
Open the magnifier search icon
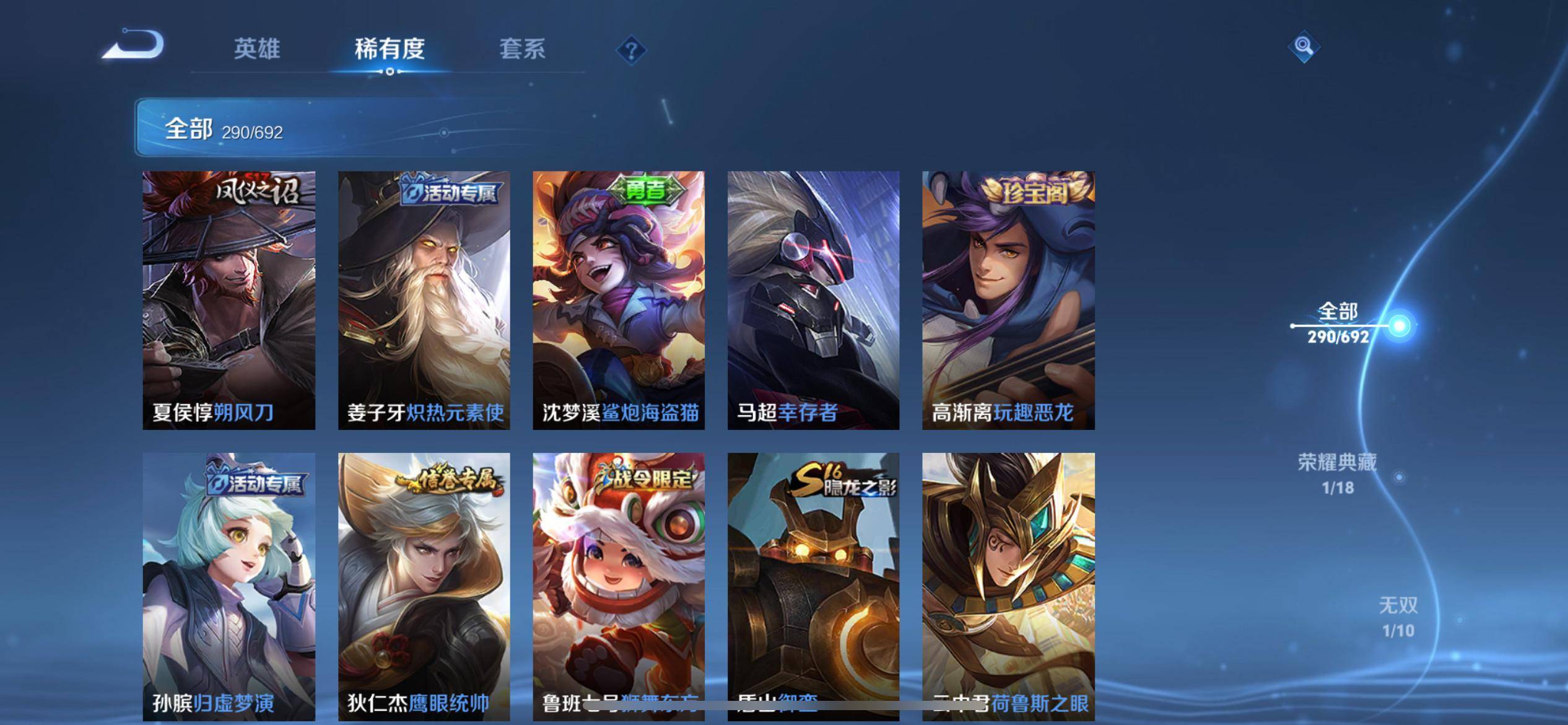tap(1304, 47)
